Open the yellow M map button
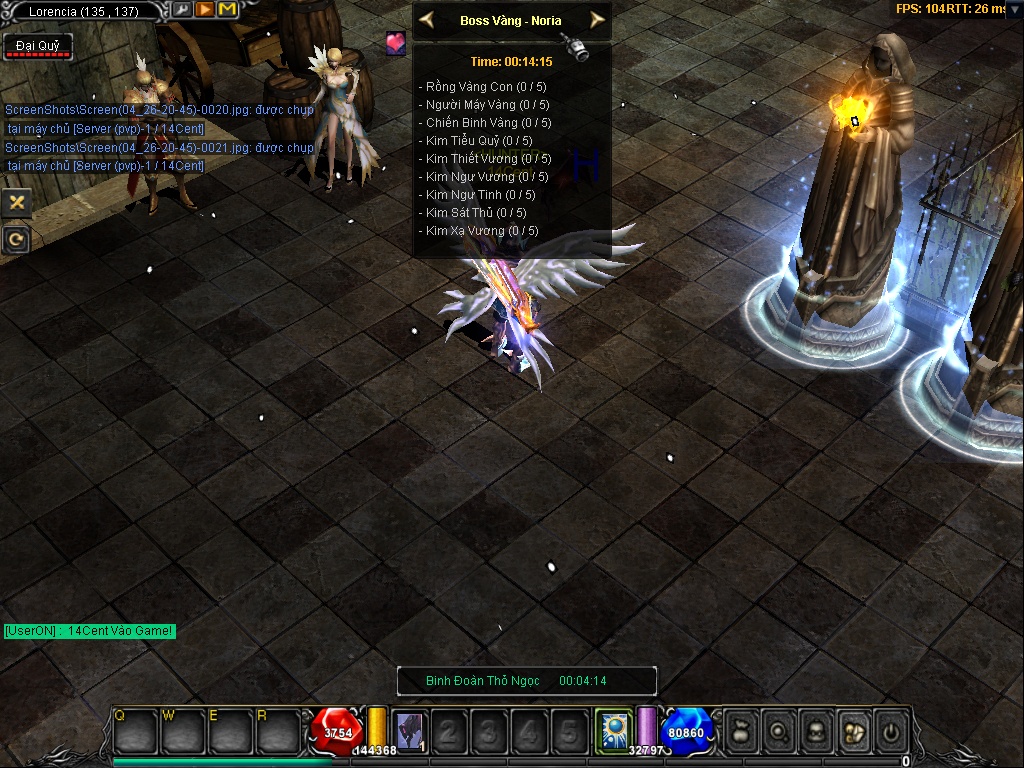The width and height of the screenshot is (1024, 768). point(227,10)
